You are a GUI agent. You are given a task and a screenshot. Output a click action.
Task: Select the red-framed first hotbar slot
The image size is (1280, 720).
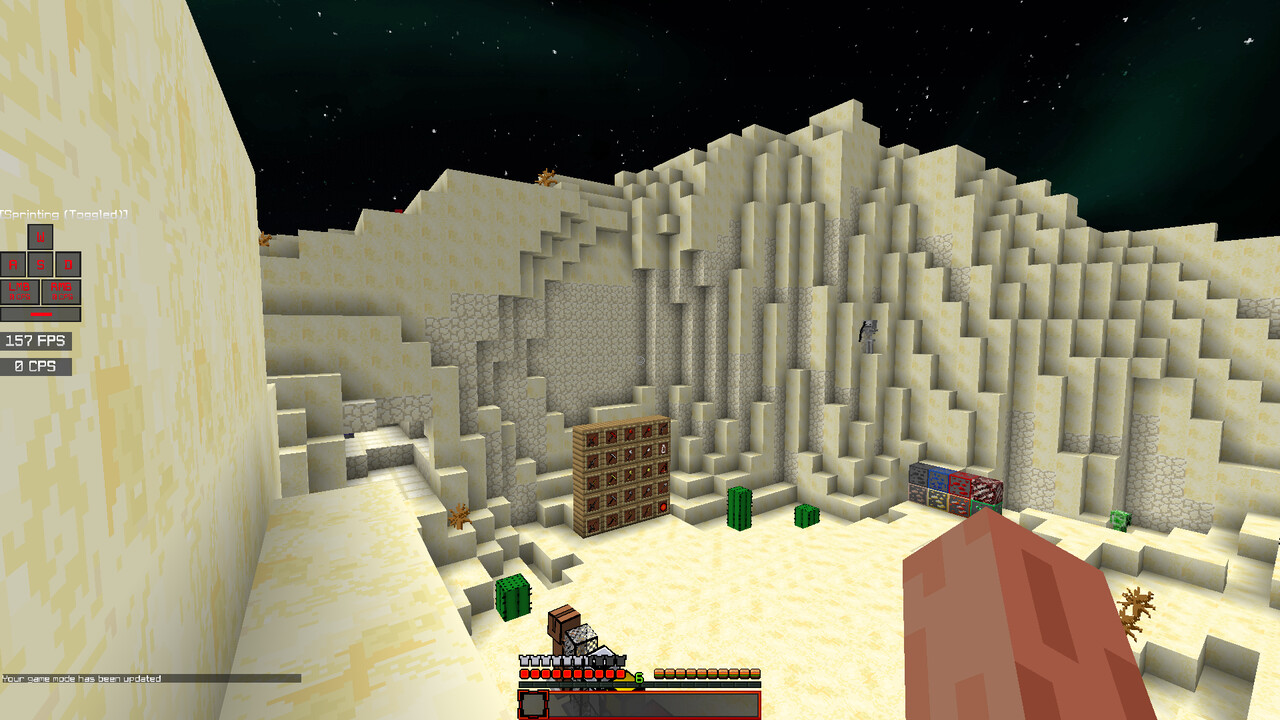(x=533, y=704)
